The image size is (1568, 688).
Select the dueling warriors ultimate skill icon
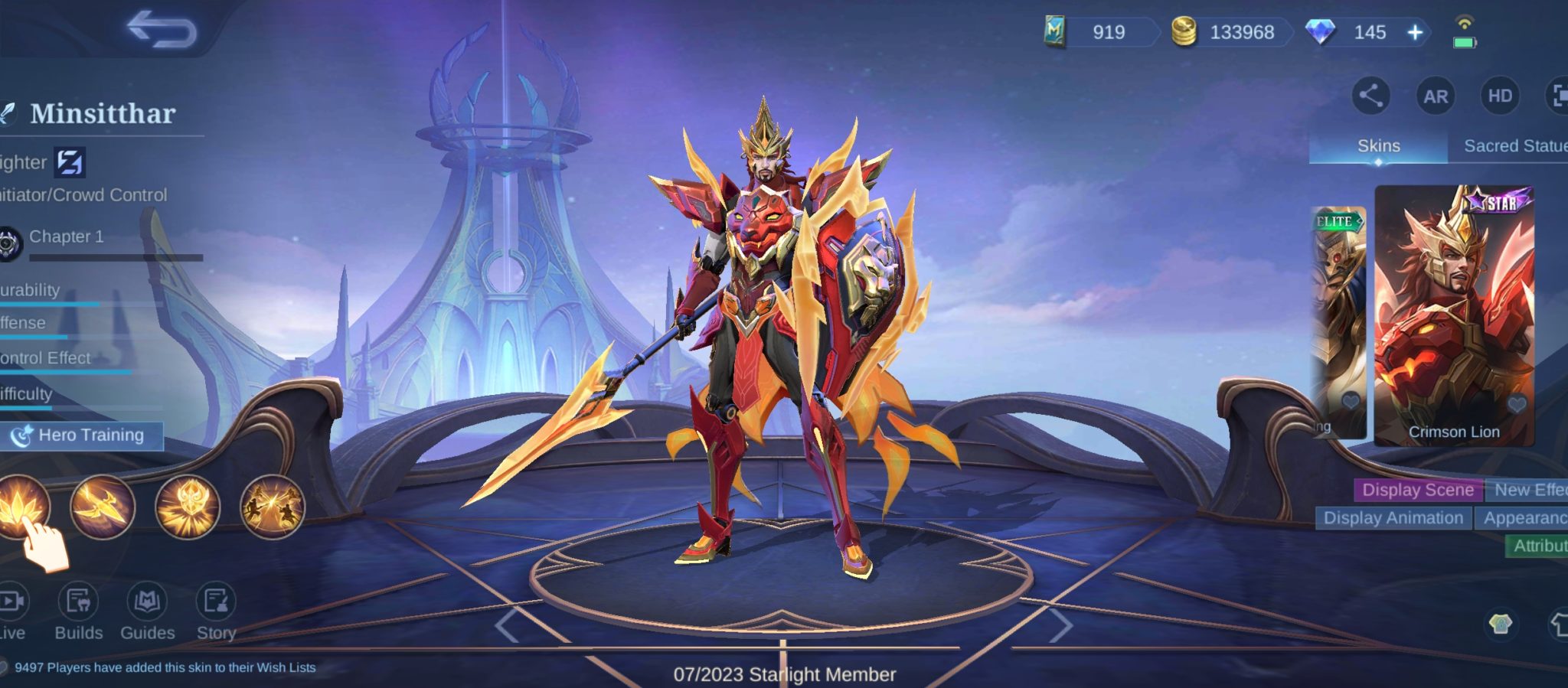coord(272,507)
